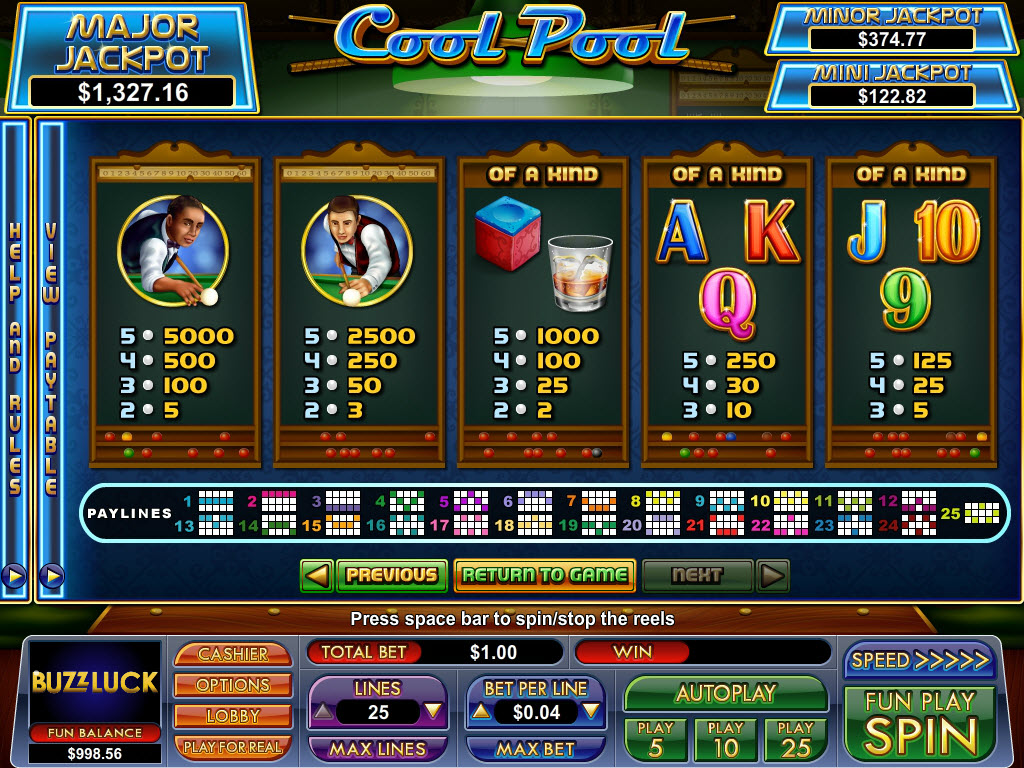Decrease the number of lines

[323, 712]
